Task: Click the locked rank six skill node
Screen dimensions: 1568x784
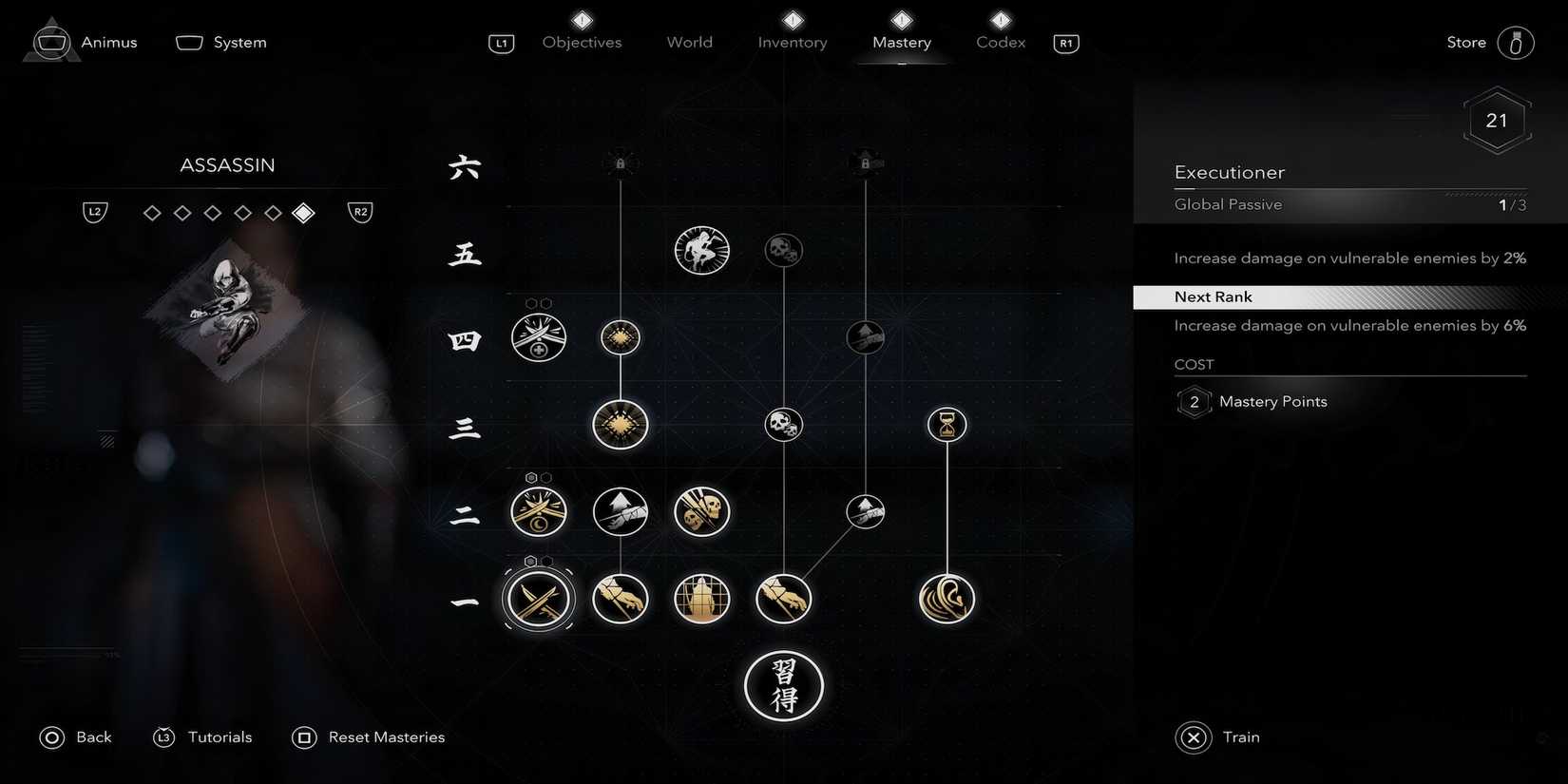Action: 620,162
